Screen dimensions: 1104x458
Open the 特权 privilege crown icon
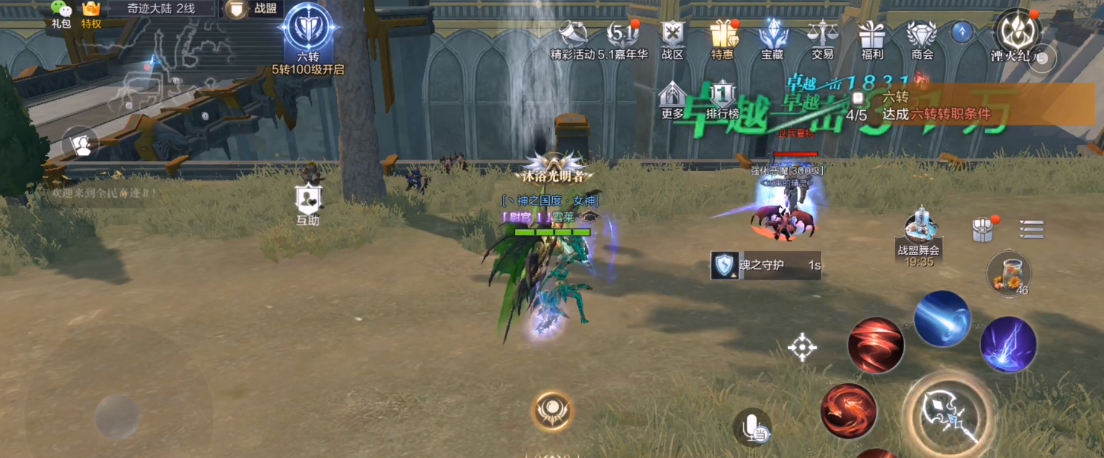point(92,11)
